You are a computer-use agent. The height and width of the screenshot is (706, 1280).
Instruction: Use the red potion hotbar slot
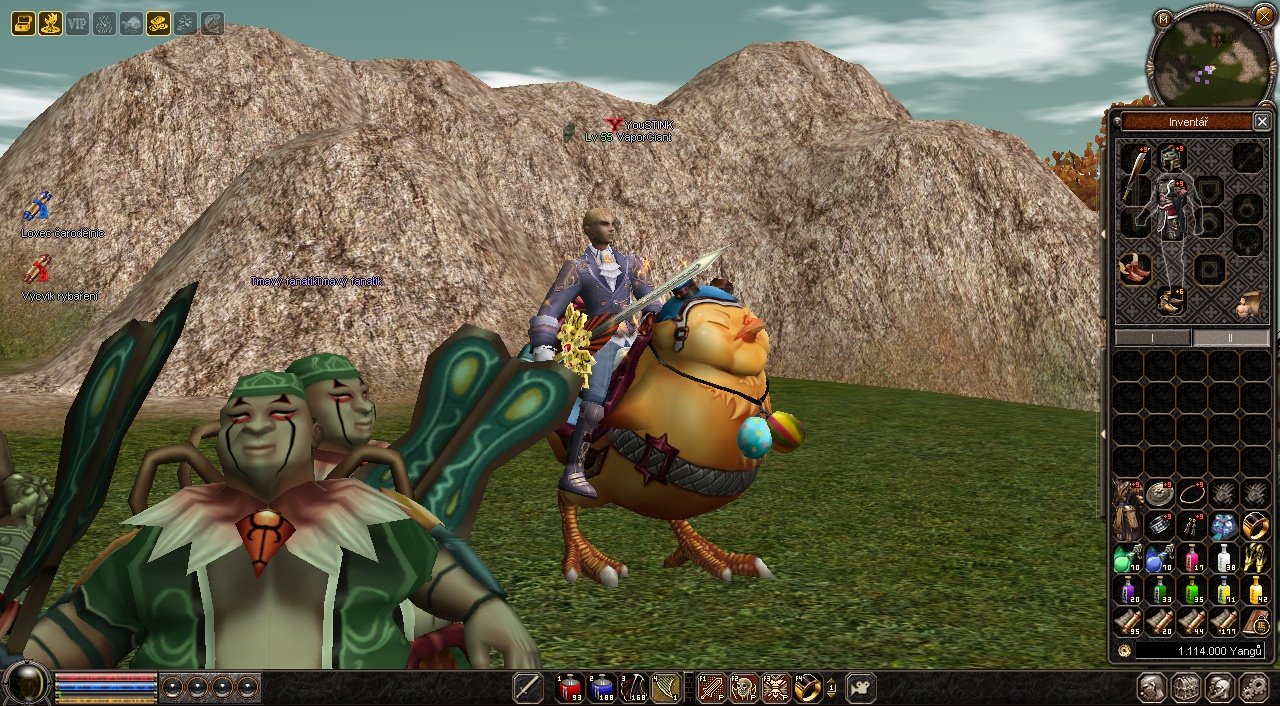[x=571, y=688]
